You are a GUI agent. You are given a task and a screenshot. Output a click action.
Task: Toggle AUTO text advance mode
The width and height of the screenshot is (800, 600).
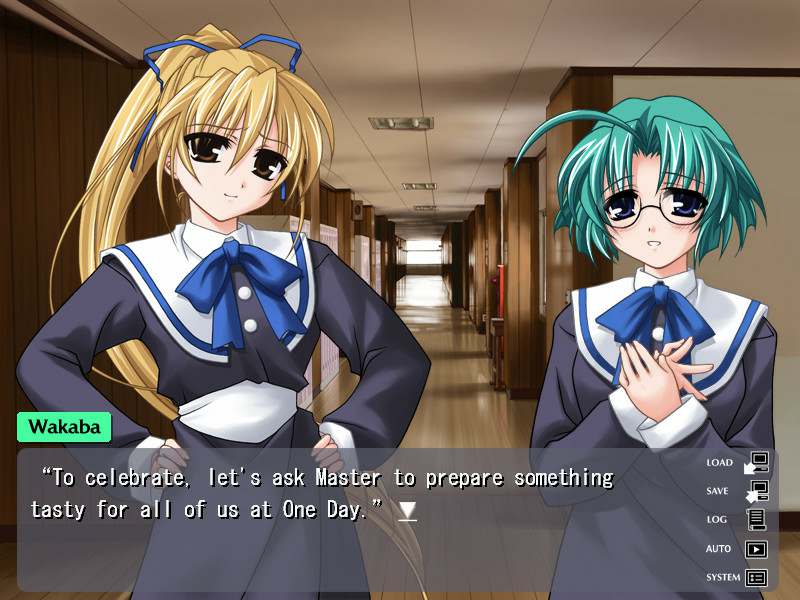(737, 548)
